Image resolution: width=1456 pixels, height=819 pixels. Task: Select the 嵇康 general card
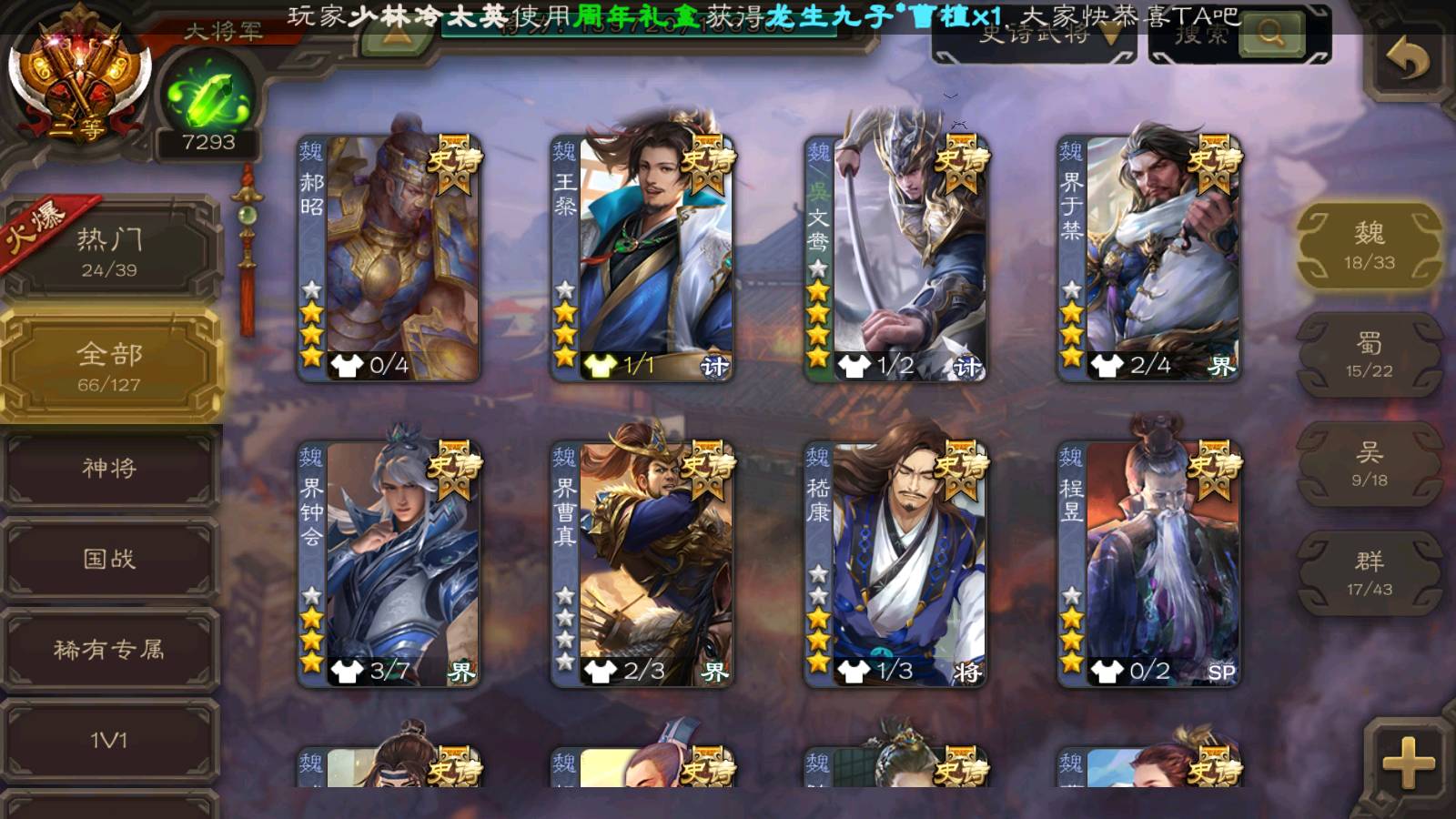[x=895, y=564]
